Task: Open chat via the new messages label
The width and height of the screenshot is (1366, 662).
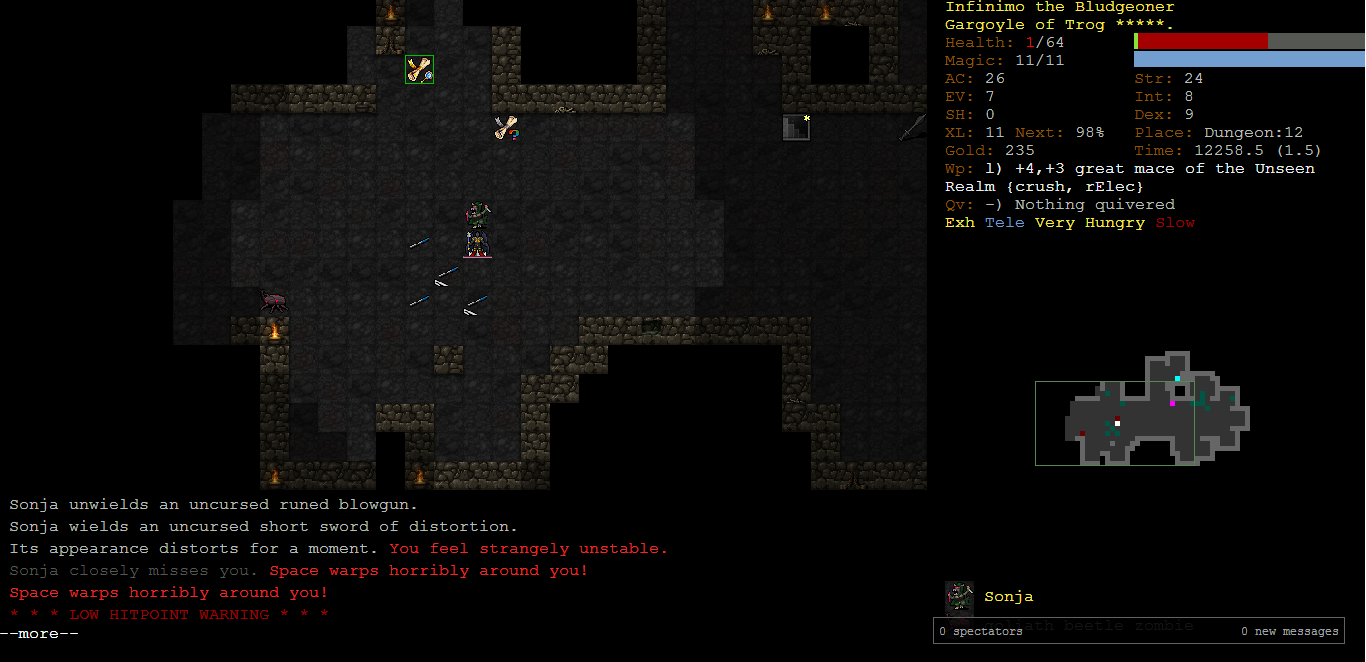Action: [x=1289, y=631]
